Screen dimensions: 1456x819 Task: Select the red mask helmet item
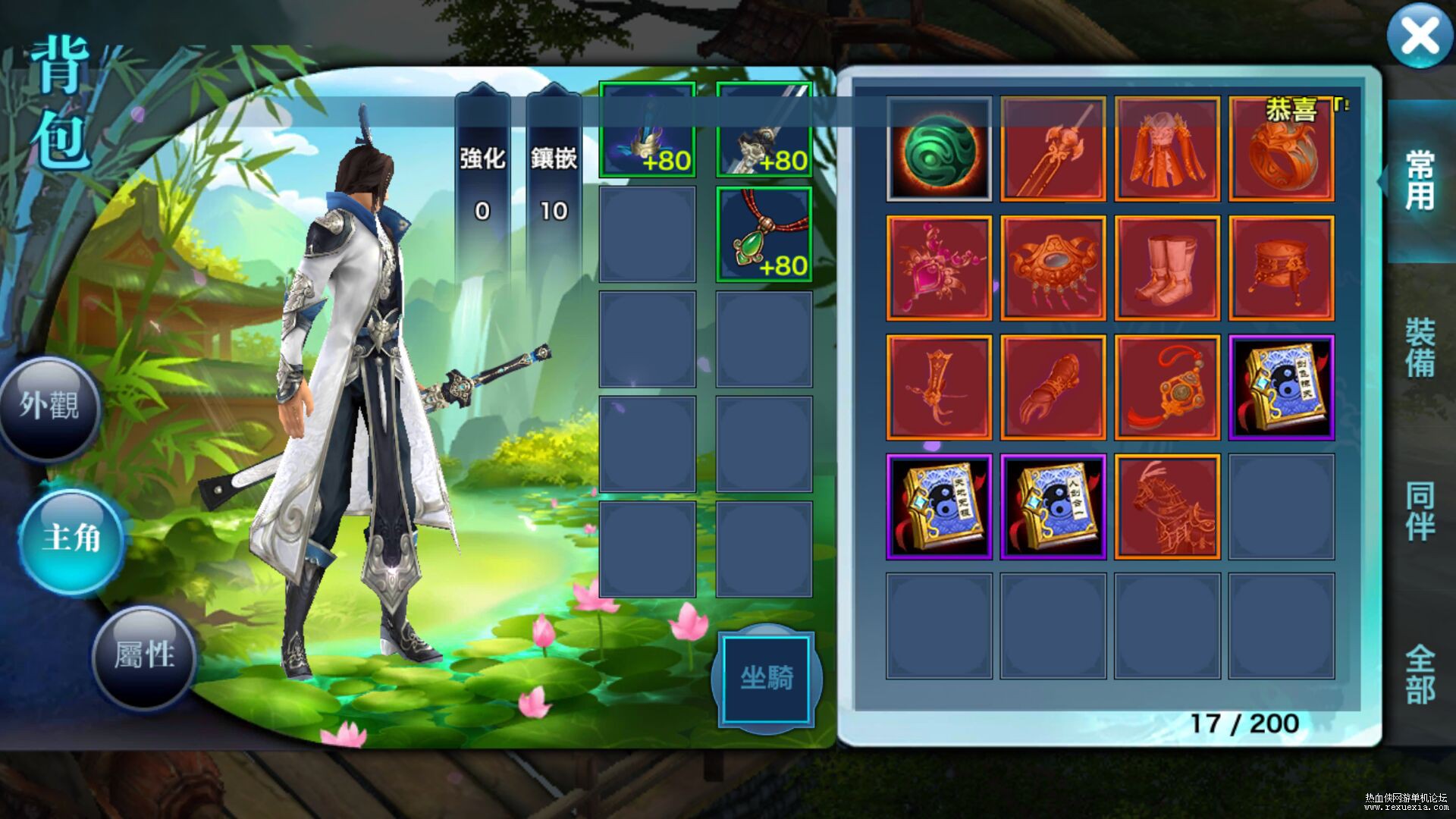[1053, 268]
